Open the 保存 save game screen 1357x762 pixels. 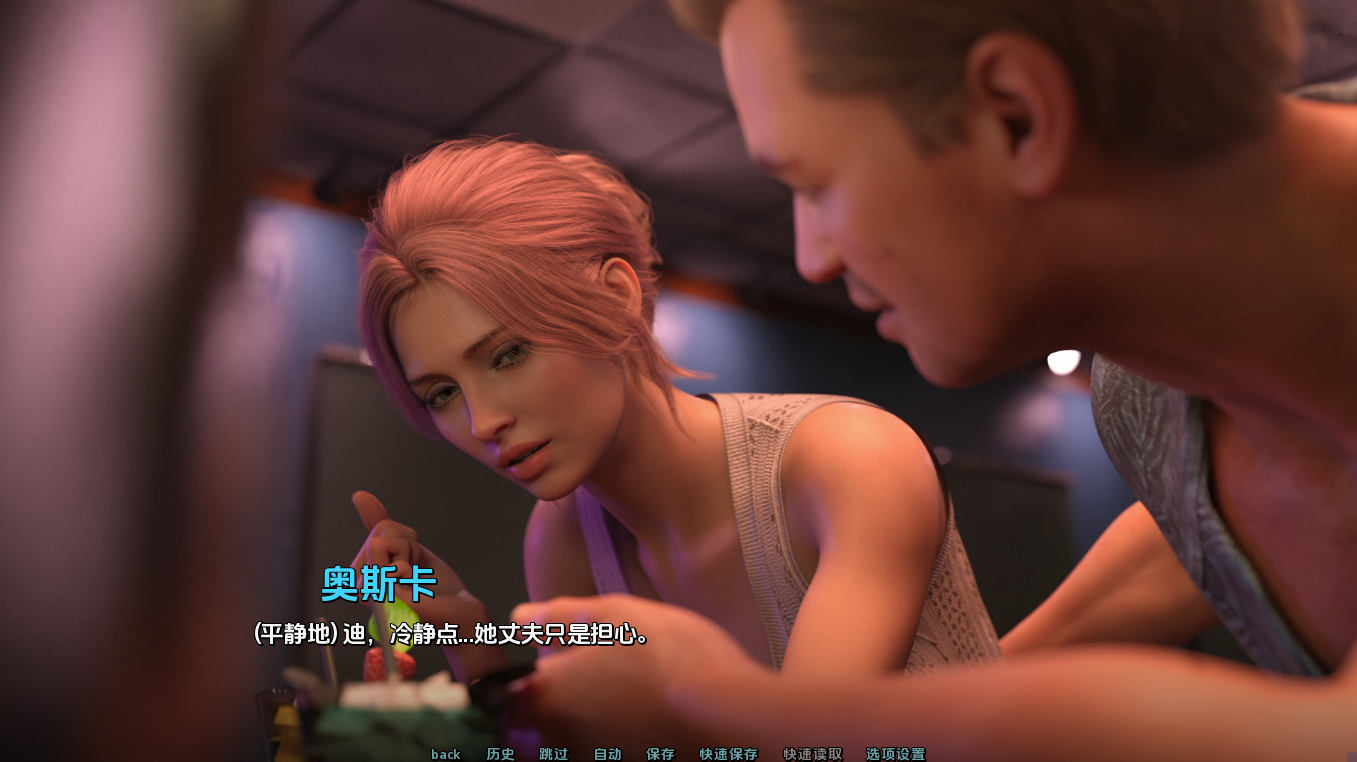tap(661, 754)
